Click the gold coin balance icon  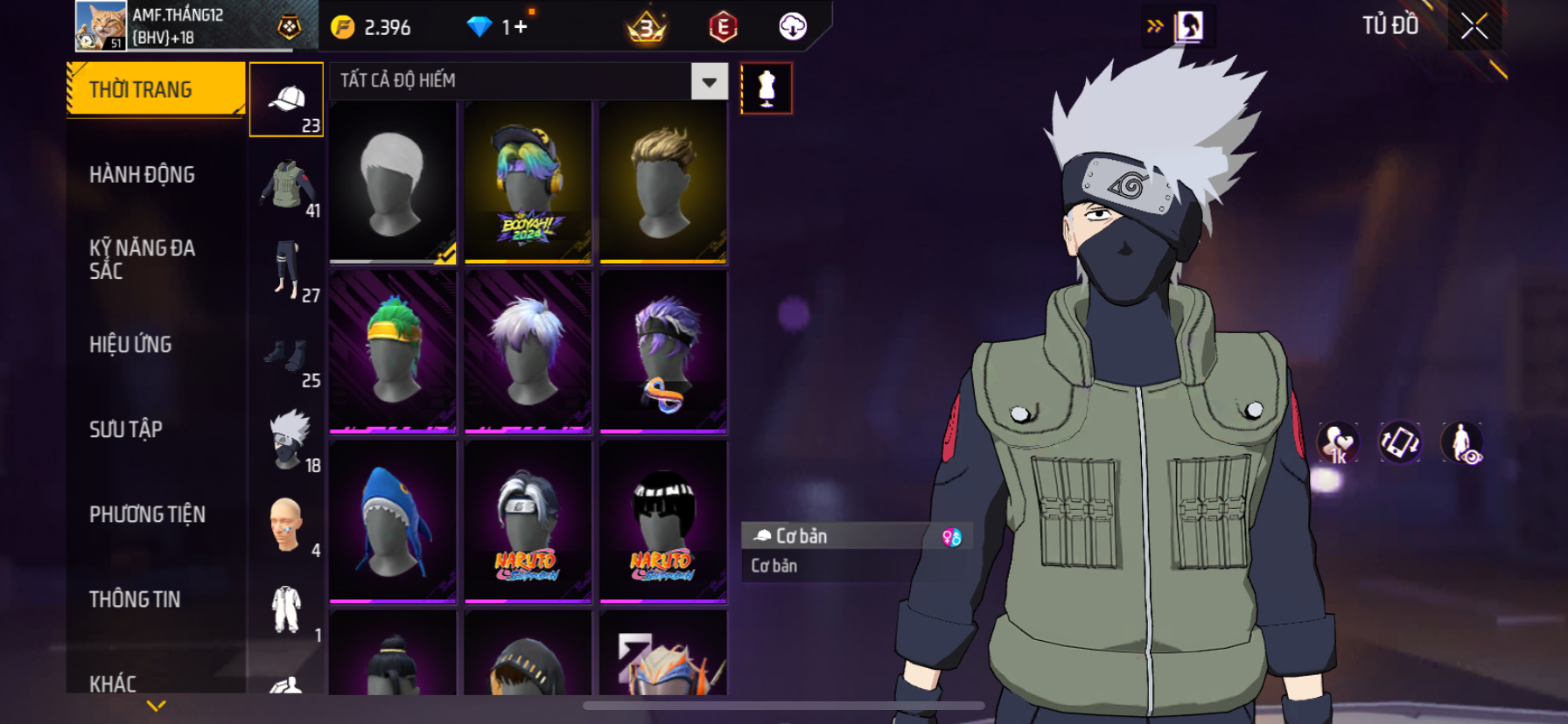pos(343,27)
